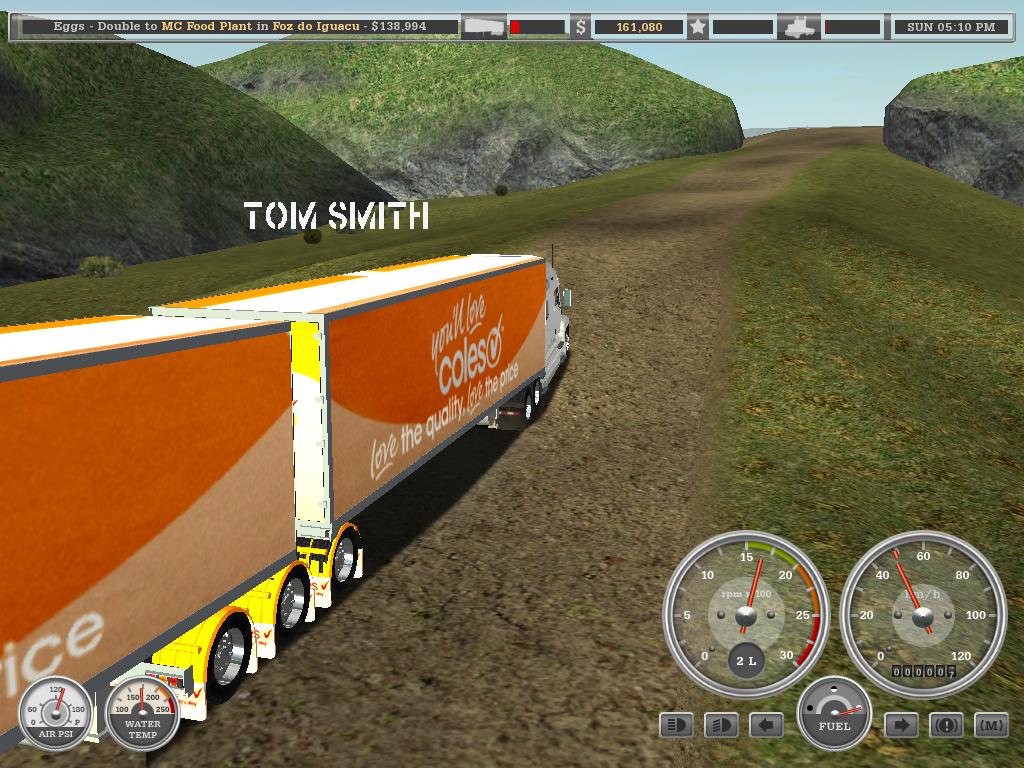Toggle the high beam headlights indicator

676,725
